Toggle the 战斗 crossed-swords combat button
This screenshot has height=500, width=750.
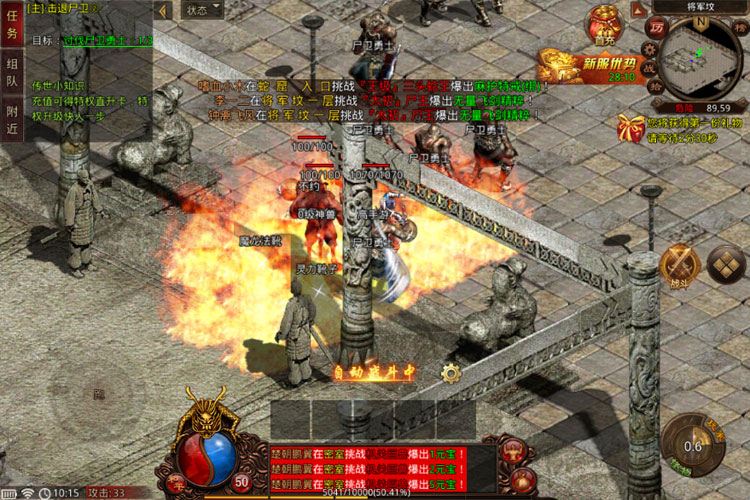[x=679, y=264]
